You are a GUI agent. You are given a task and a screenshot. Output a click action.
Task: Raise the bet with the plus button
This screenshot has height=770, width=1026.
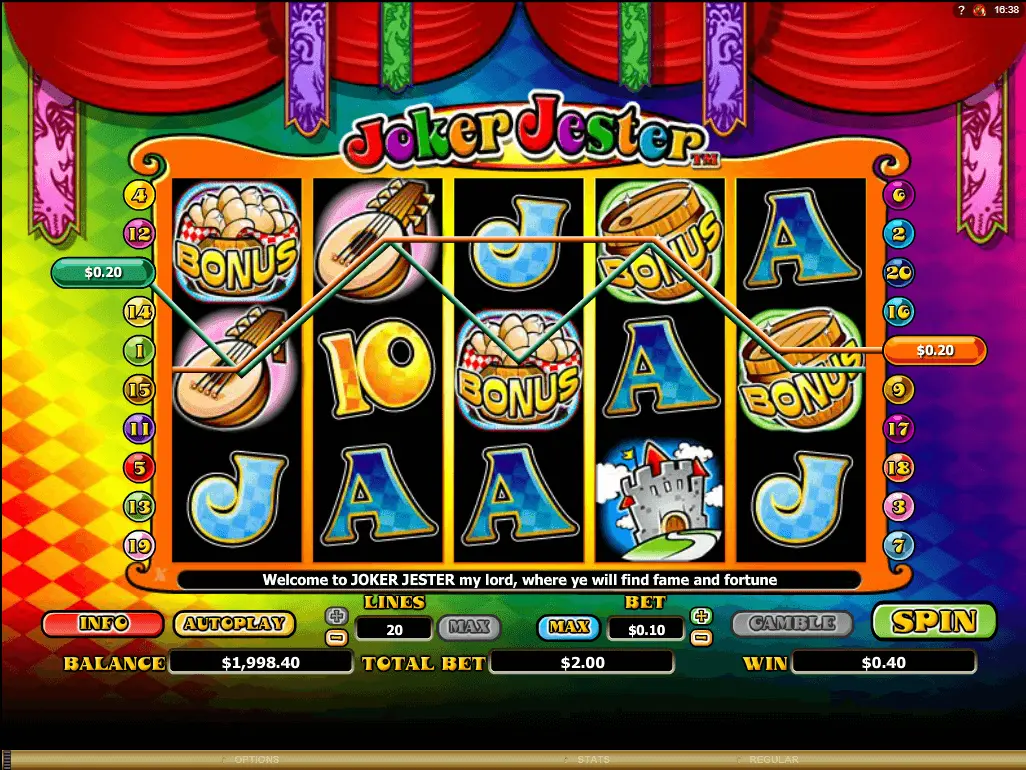coord(701,616)
